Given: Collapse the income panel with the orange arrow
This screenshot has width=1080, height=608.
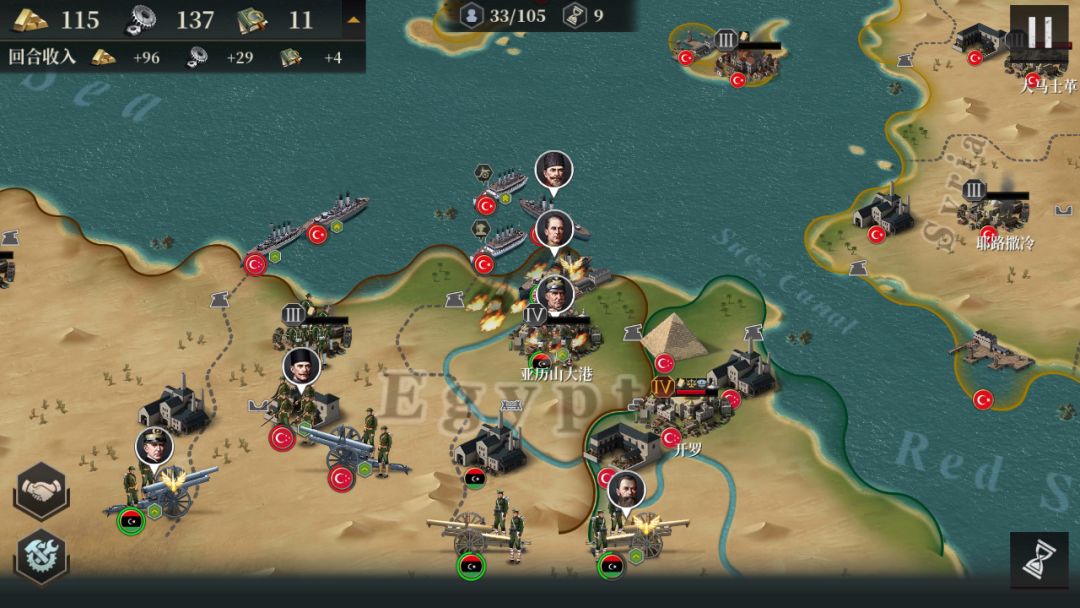Looking at the screenshot, I should [x=353, y=19].
